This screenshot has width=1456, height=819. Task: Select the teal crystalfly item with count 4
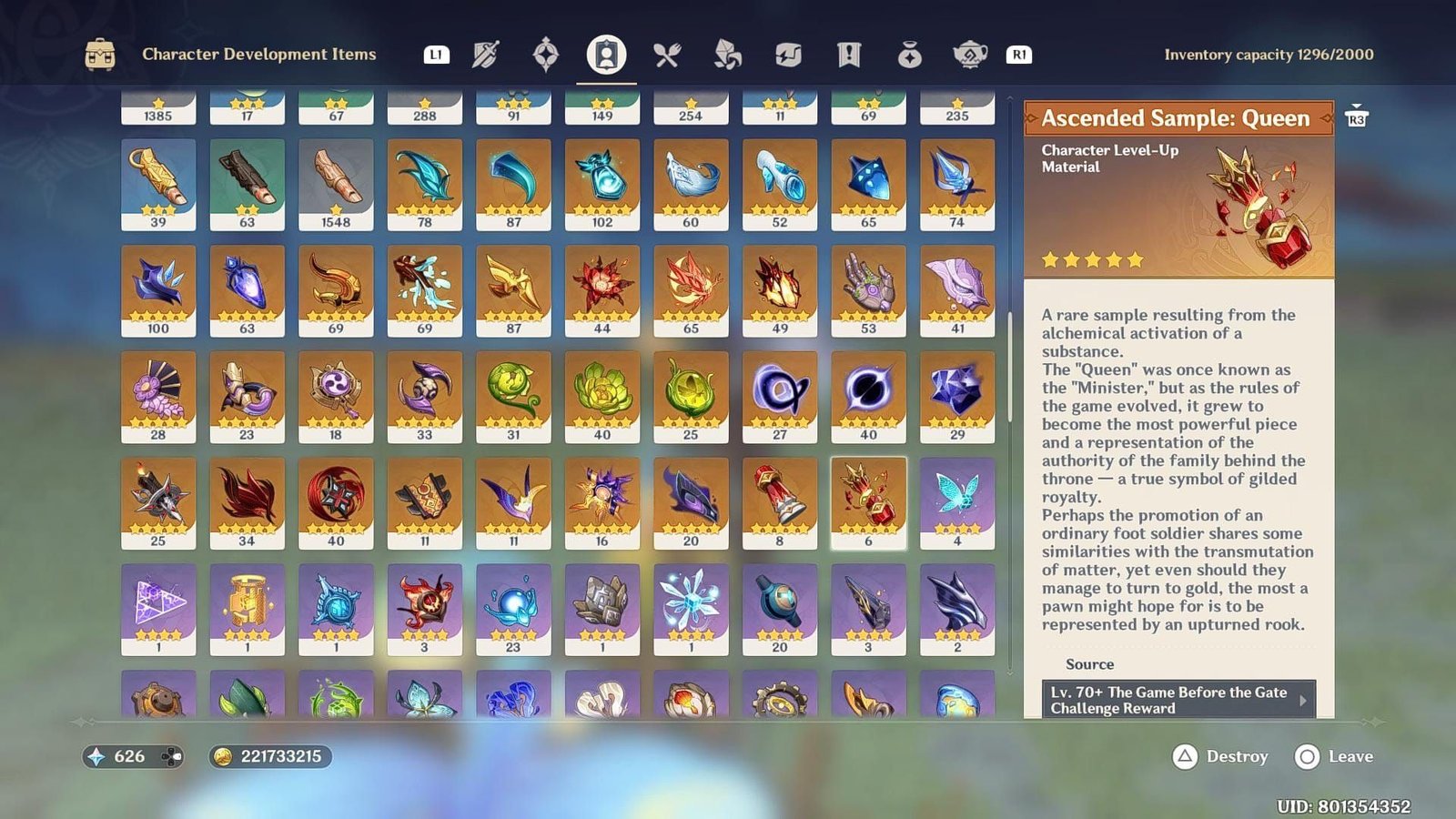click(956, 500)
